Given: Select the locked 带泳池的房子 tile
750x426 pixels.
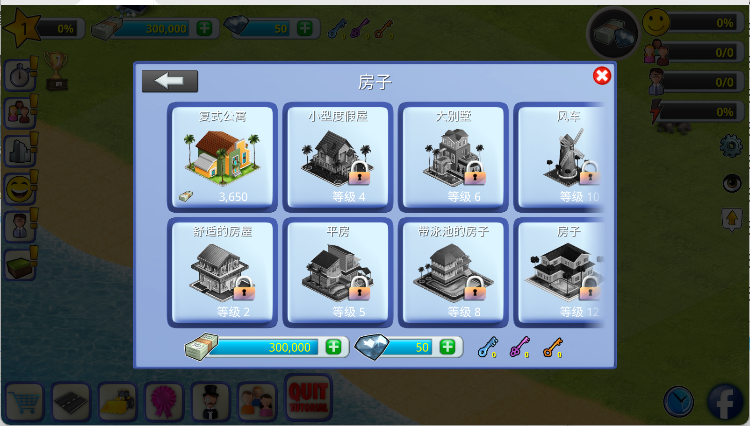Looking at the screenshot, I should coord(453,271).
